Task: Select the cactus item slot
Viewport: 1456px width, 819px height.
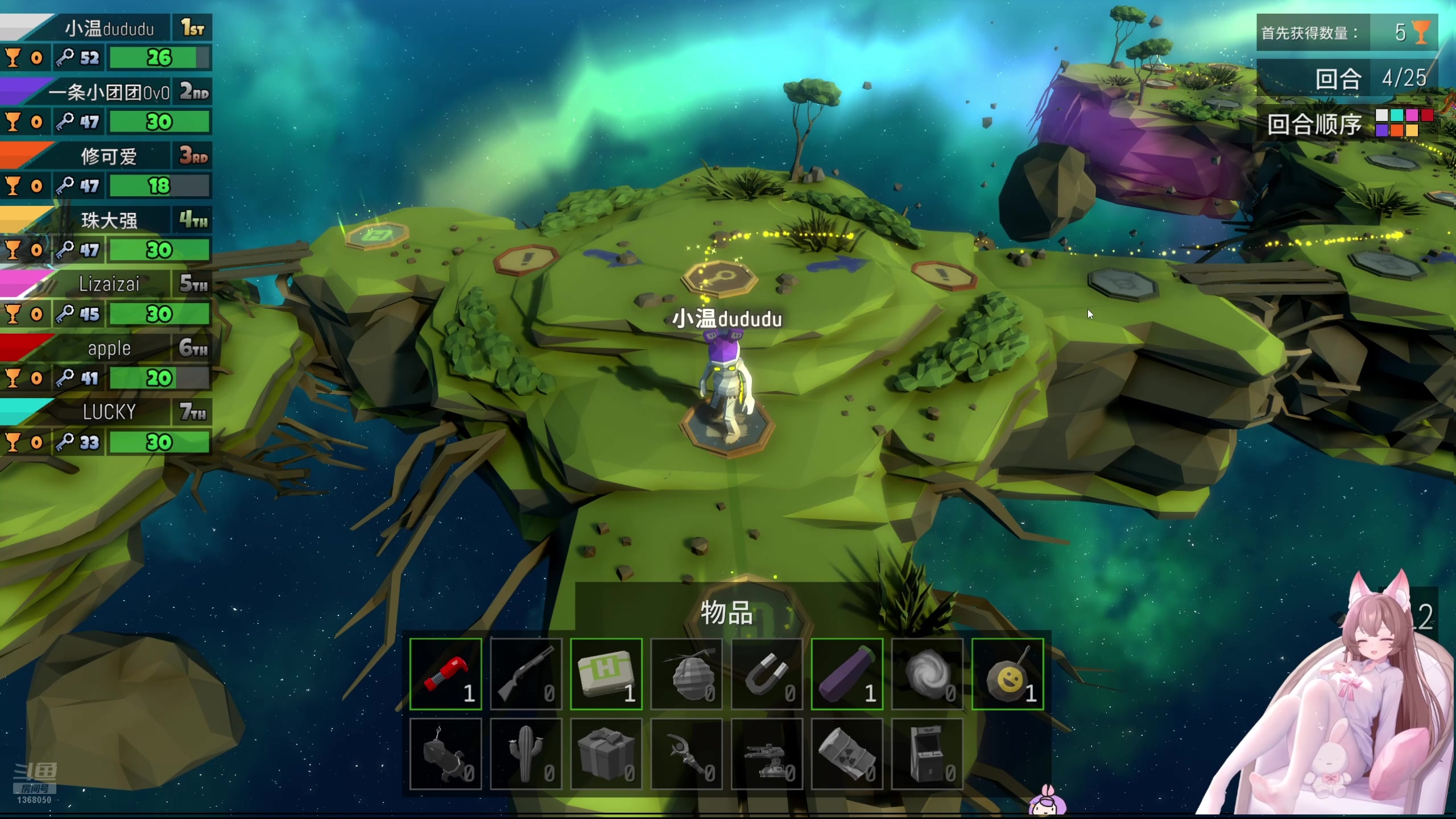Action: point(526,754)
